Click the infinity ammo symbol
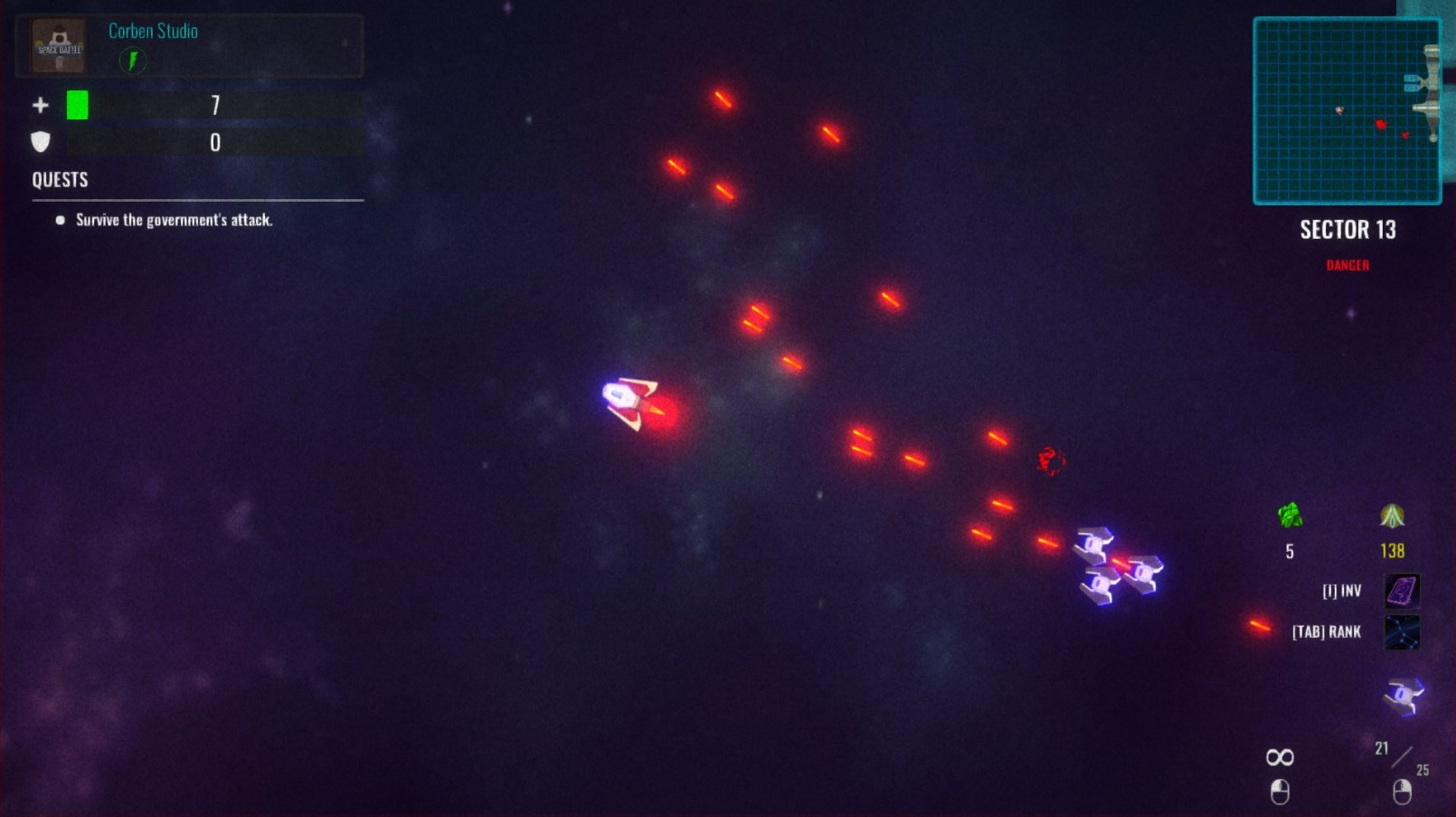Screen dimensions: 1456x817 [1280, 756]
